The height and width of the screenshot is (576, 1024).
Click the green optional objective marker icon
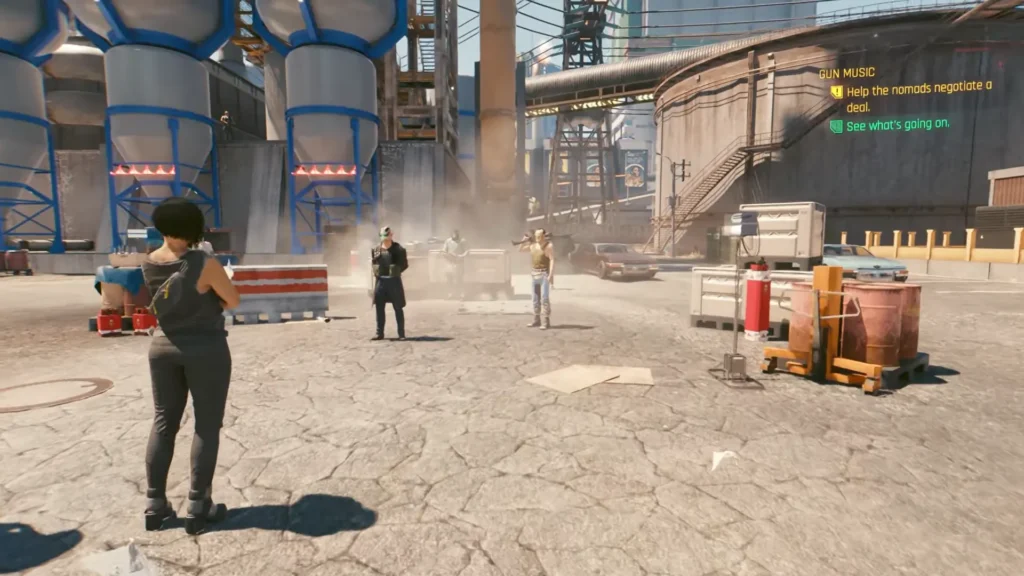(x=836, y=126)
